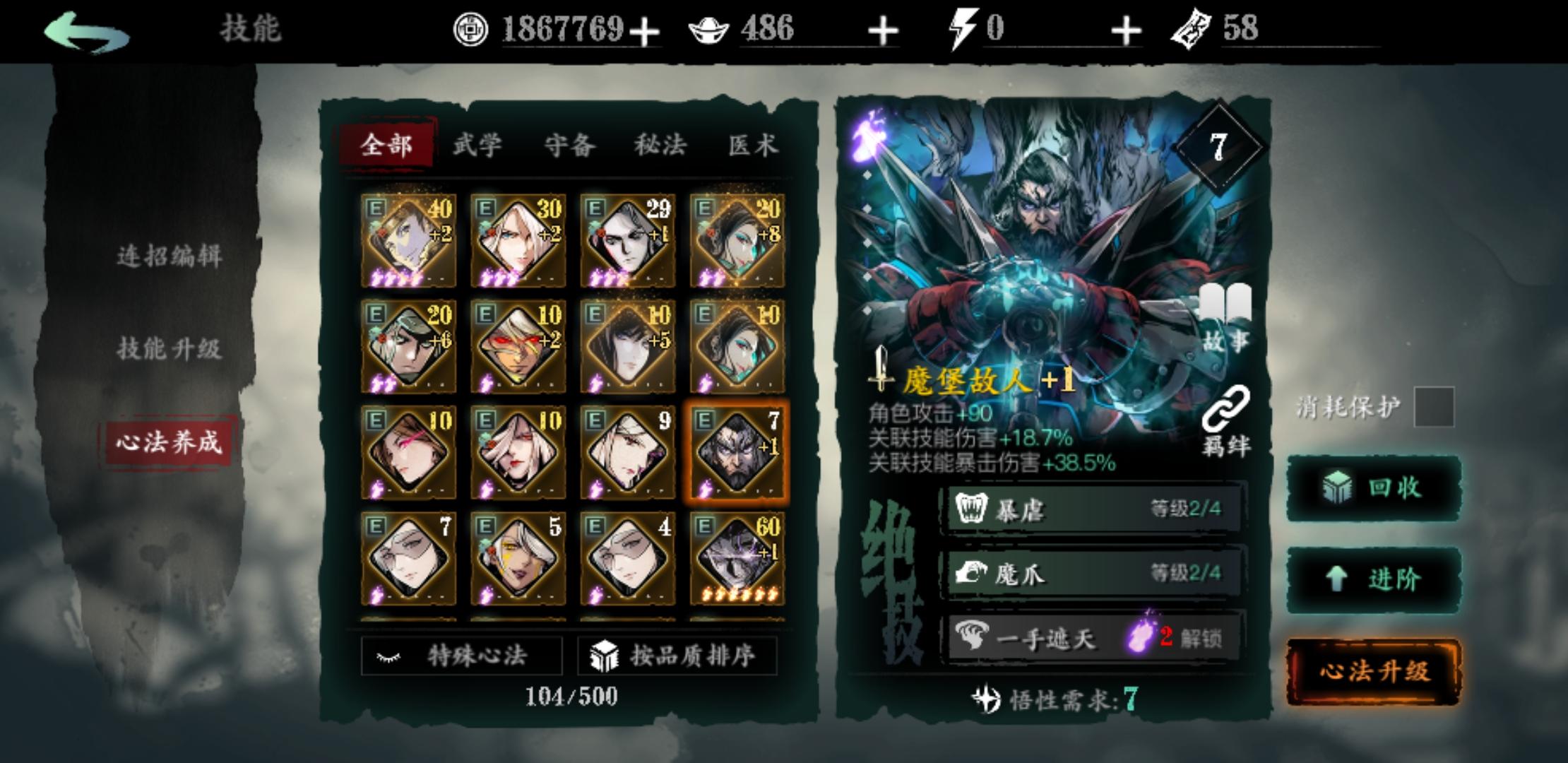Switch to the 武学 tab
This screenshot has width=1568, height=763.
point(477,145)
